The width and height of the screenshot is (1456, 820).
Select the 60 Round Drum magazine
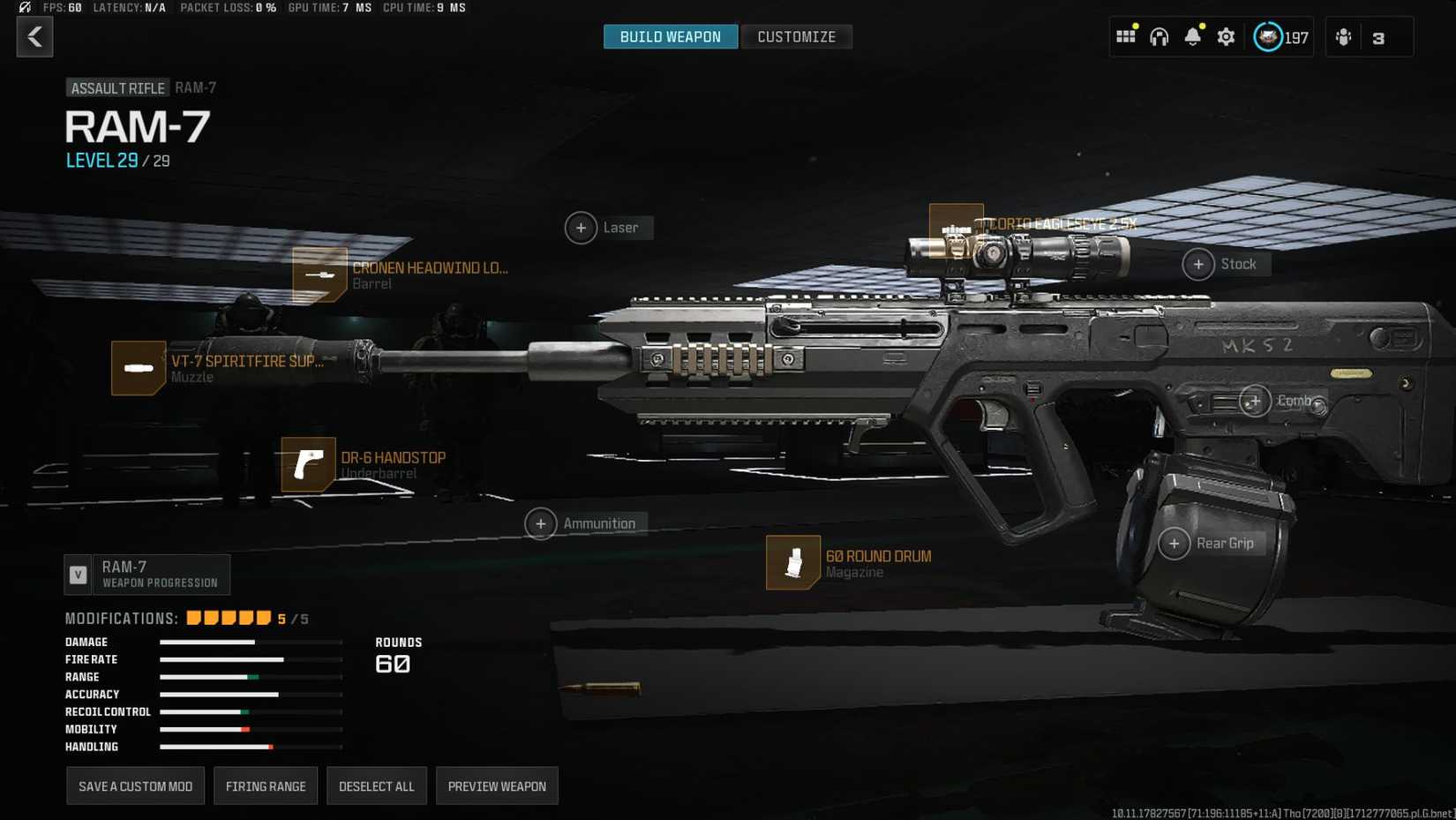793,563
